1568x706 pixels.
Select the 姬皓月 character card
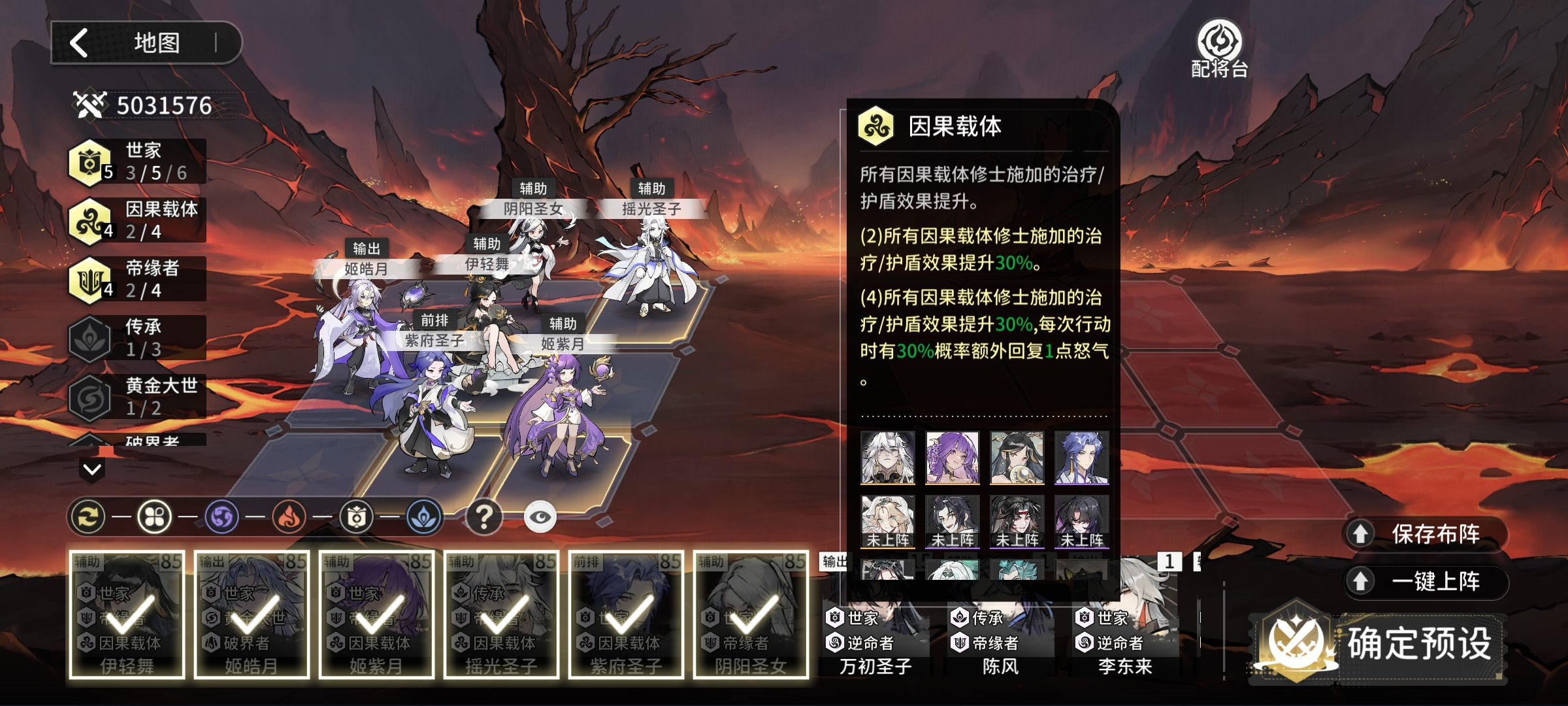pyautogui.click(x=252, y=614)
